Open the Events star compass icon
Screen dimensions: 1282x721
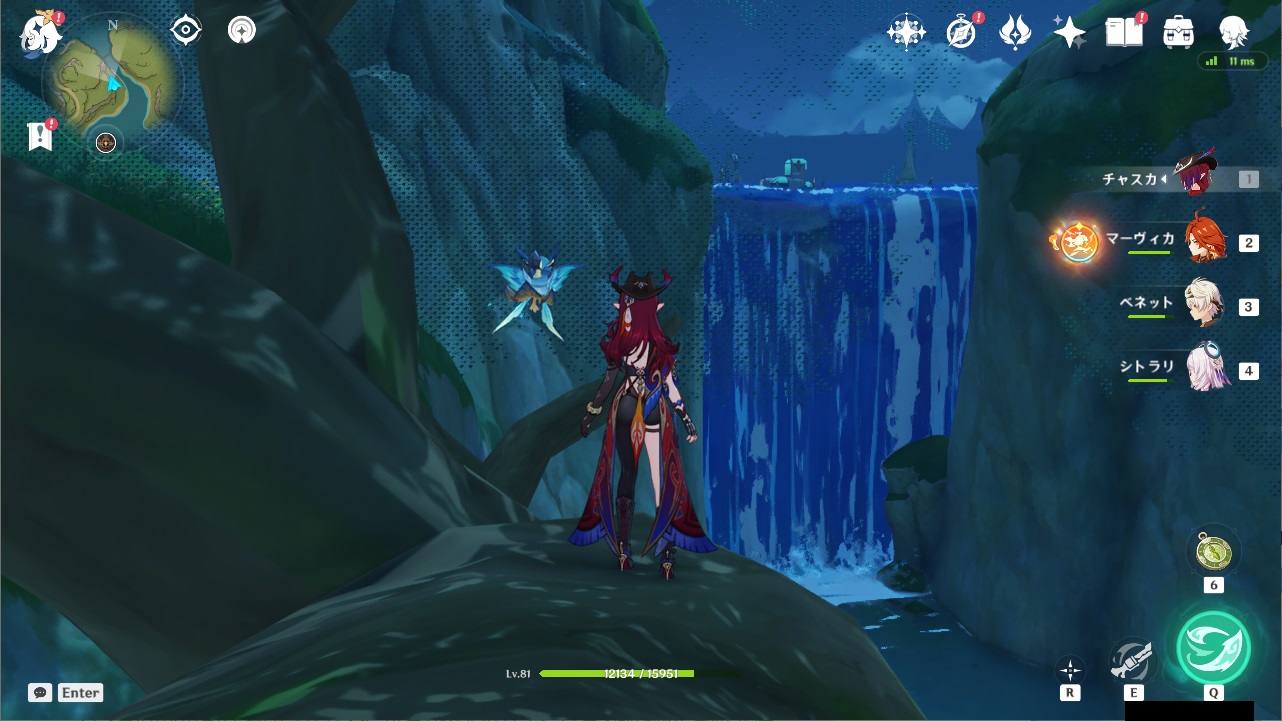click(906, 33)
